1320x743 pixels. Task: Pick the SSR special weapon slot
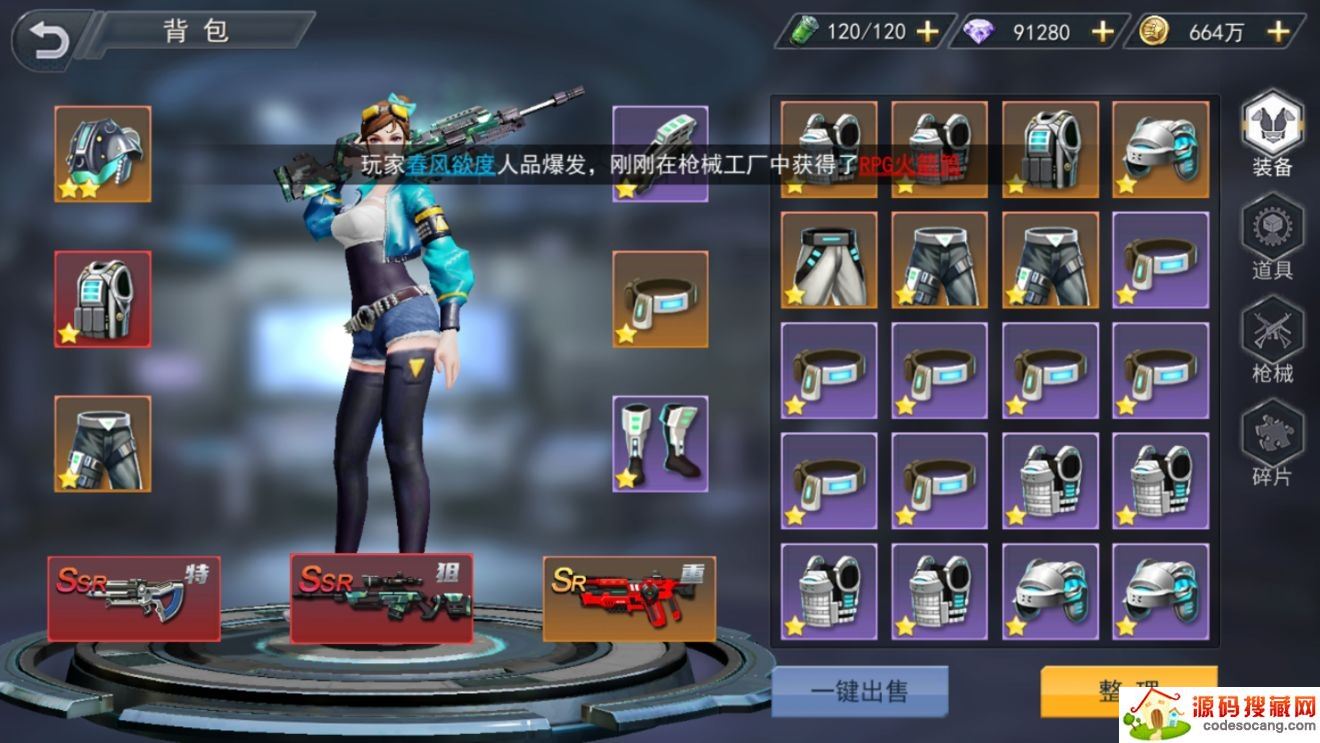[x=134, y=597]
